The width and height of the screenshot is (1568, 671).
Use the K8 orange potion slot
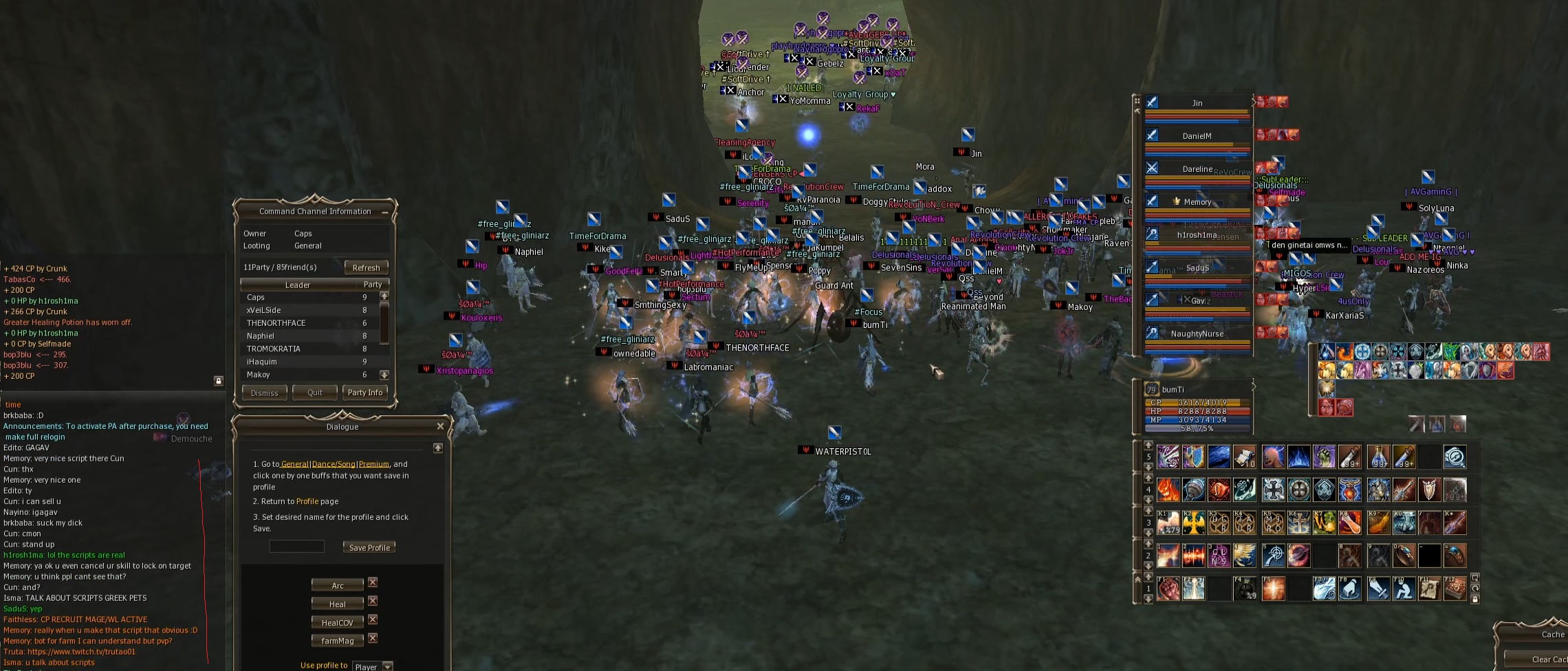click(1351, 522)
